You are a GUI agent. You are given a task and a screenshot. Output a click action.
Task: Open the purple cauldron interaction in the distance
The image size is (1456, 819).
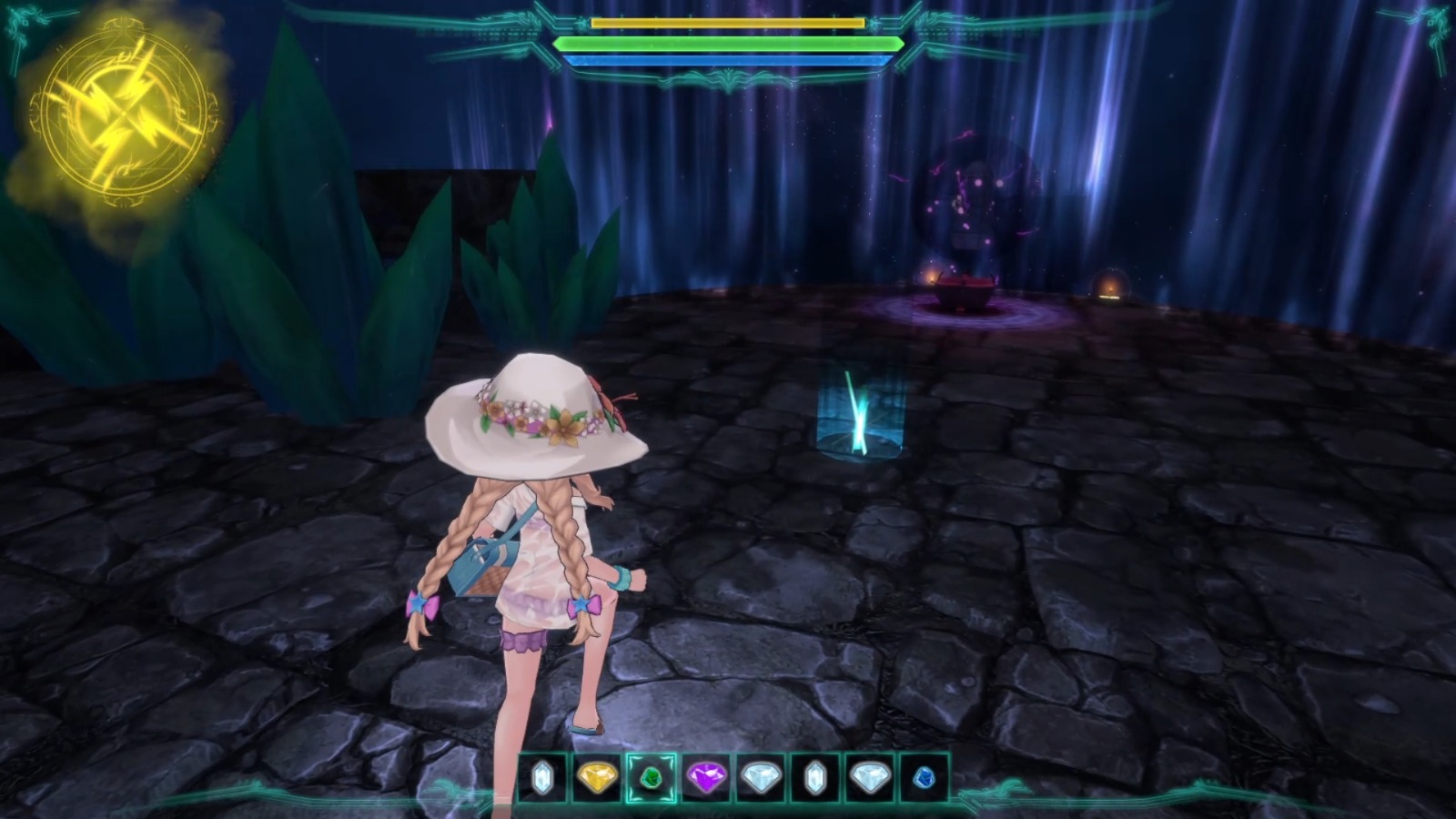965,291
